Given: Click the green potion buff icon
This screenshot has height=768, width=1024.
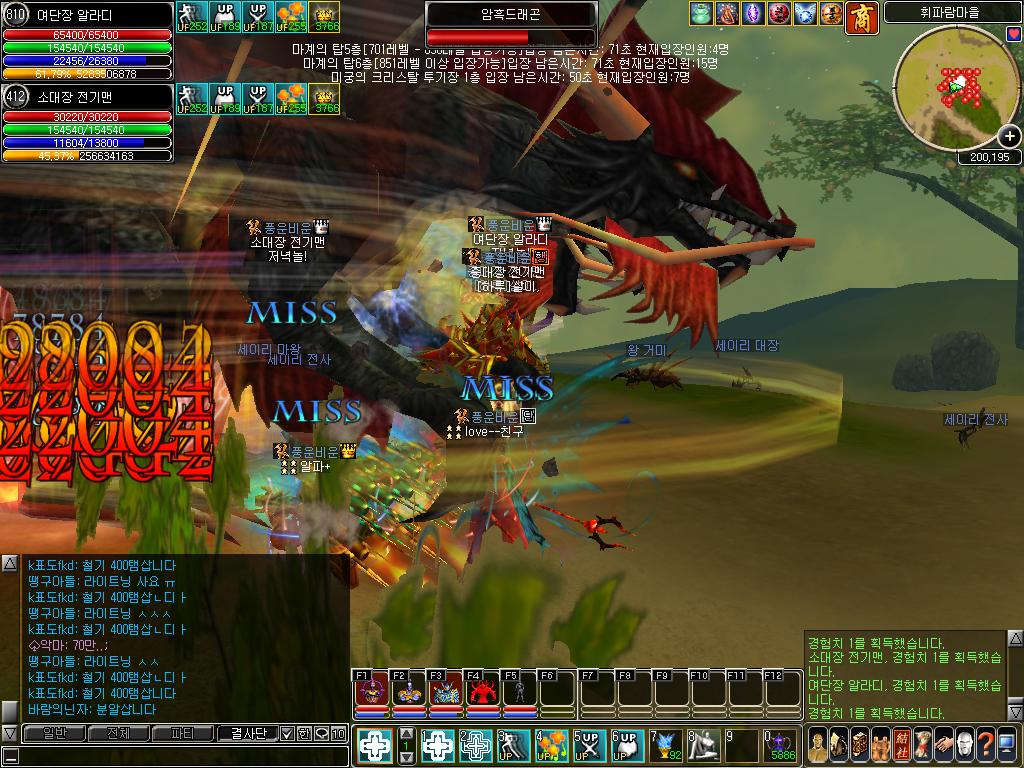Looking at the screenshot, I should coord(700,14).
